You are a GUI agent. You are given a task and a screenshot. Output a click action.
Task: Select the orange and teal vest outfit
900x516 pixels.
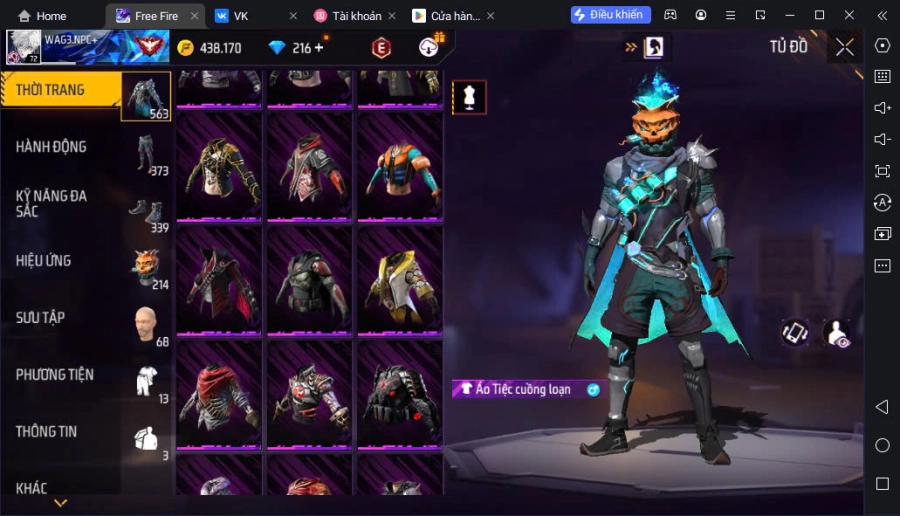(x=399, y=166)
